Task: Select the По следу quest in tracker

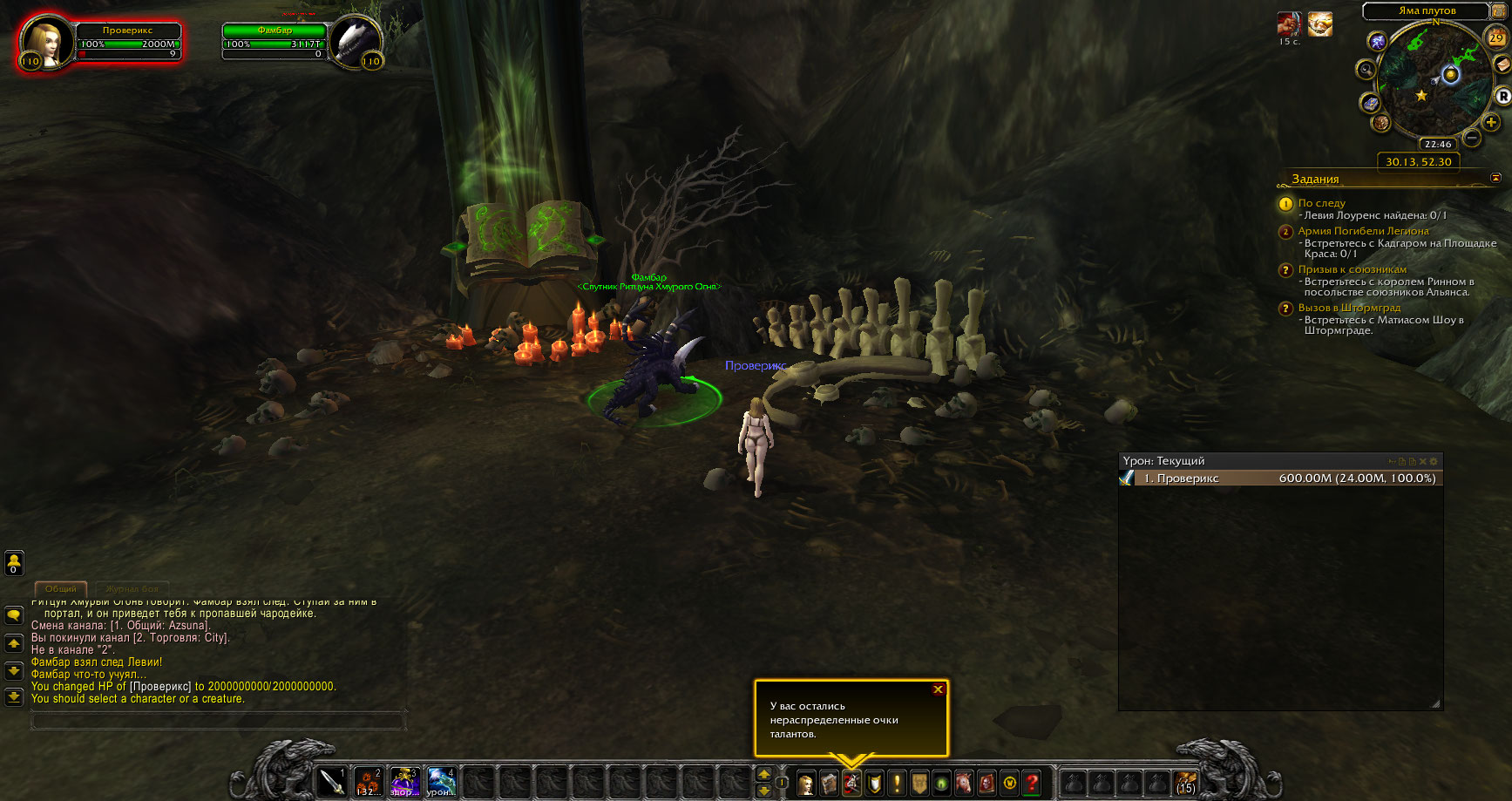Action: click(1321, 203)
